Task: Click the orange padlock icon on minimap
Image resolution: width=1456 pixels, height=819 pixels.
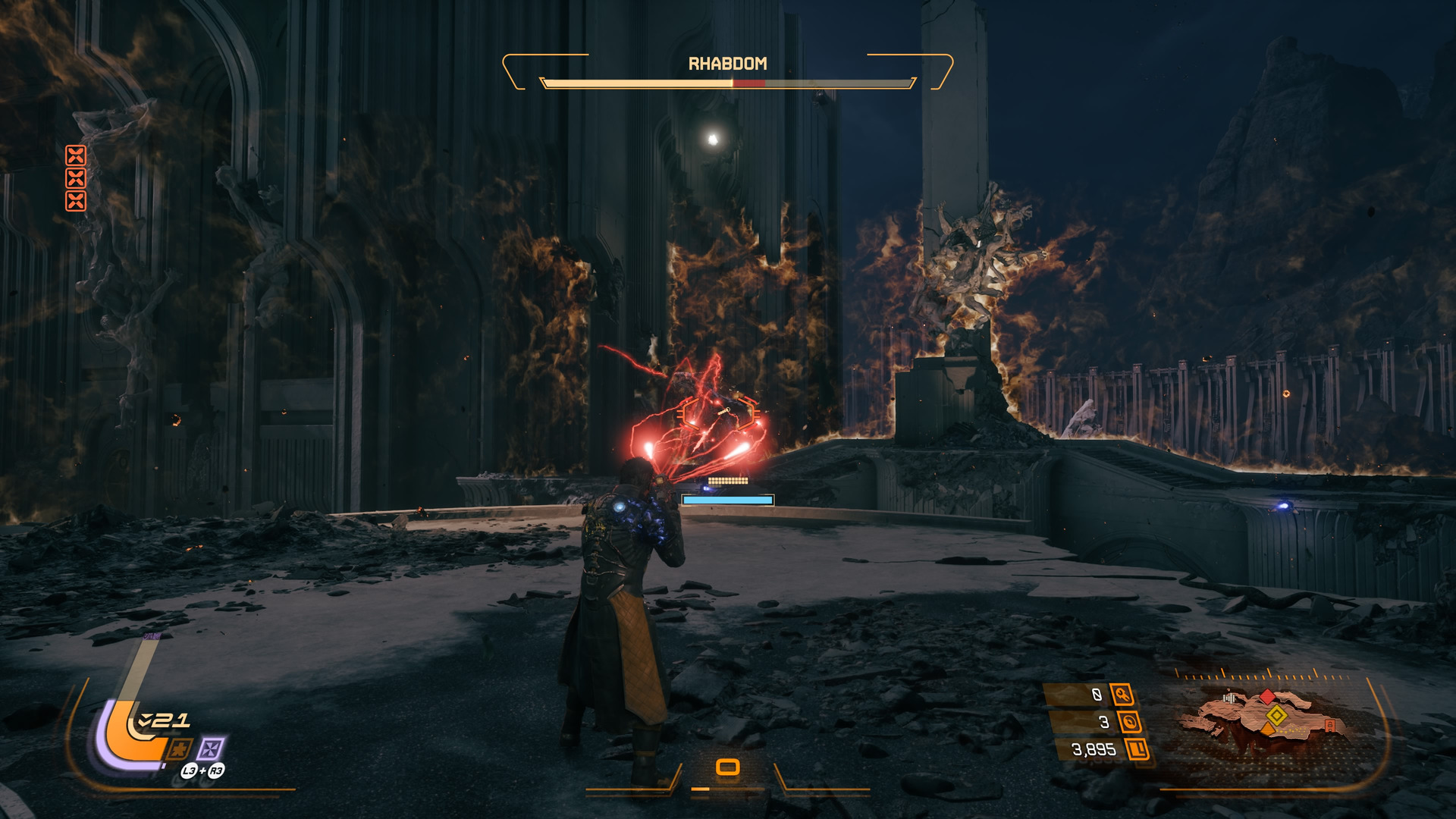Action: (x=1329, y=726)
